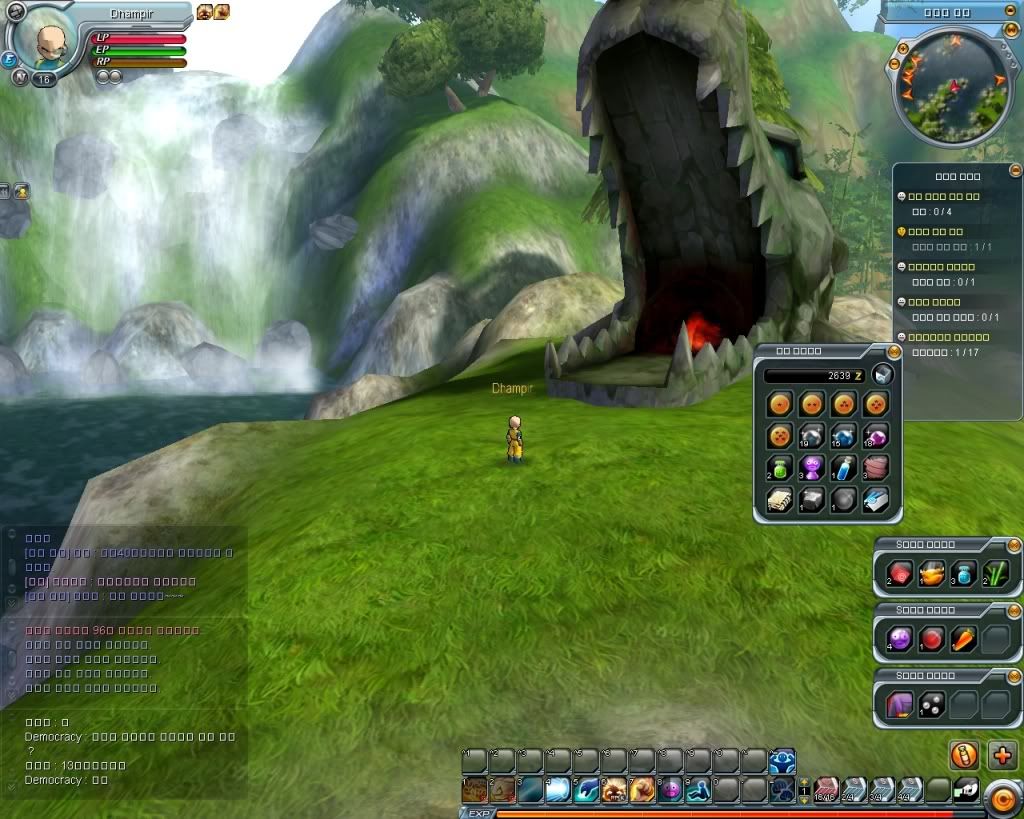Open the orange capsule button
1024x819 pixels.
click(964, 755)
